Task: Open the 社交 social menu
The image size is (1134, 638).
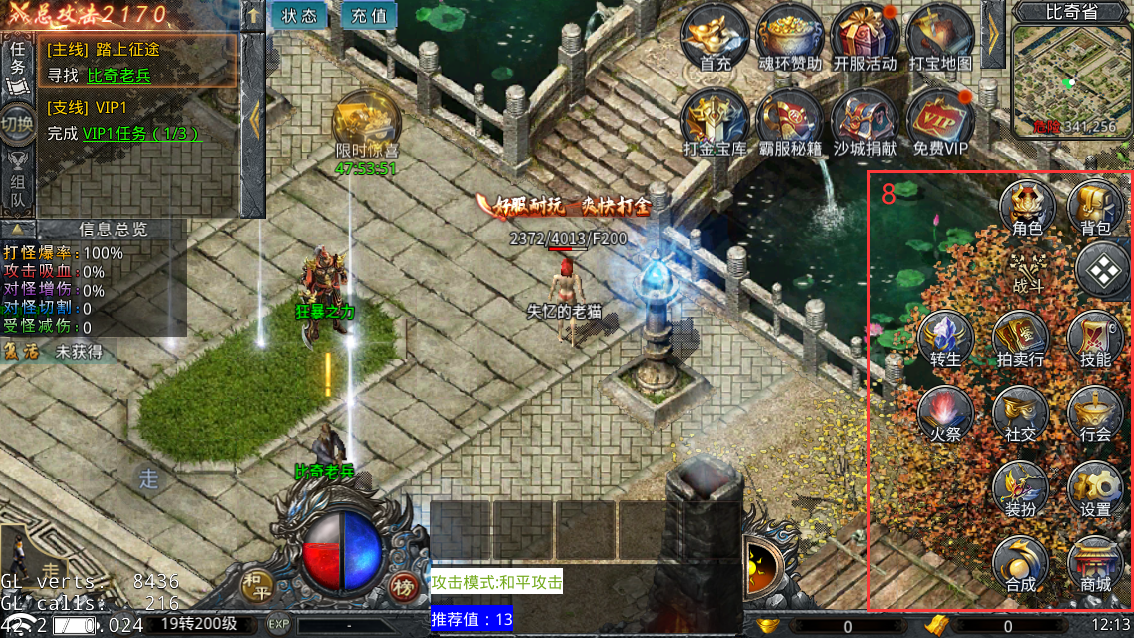Action: point(1020,414)
